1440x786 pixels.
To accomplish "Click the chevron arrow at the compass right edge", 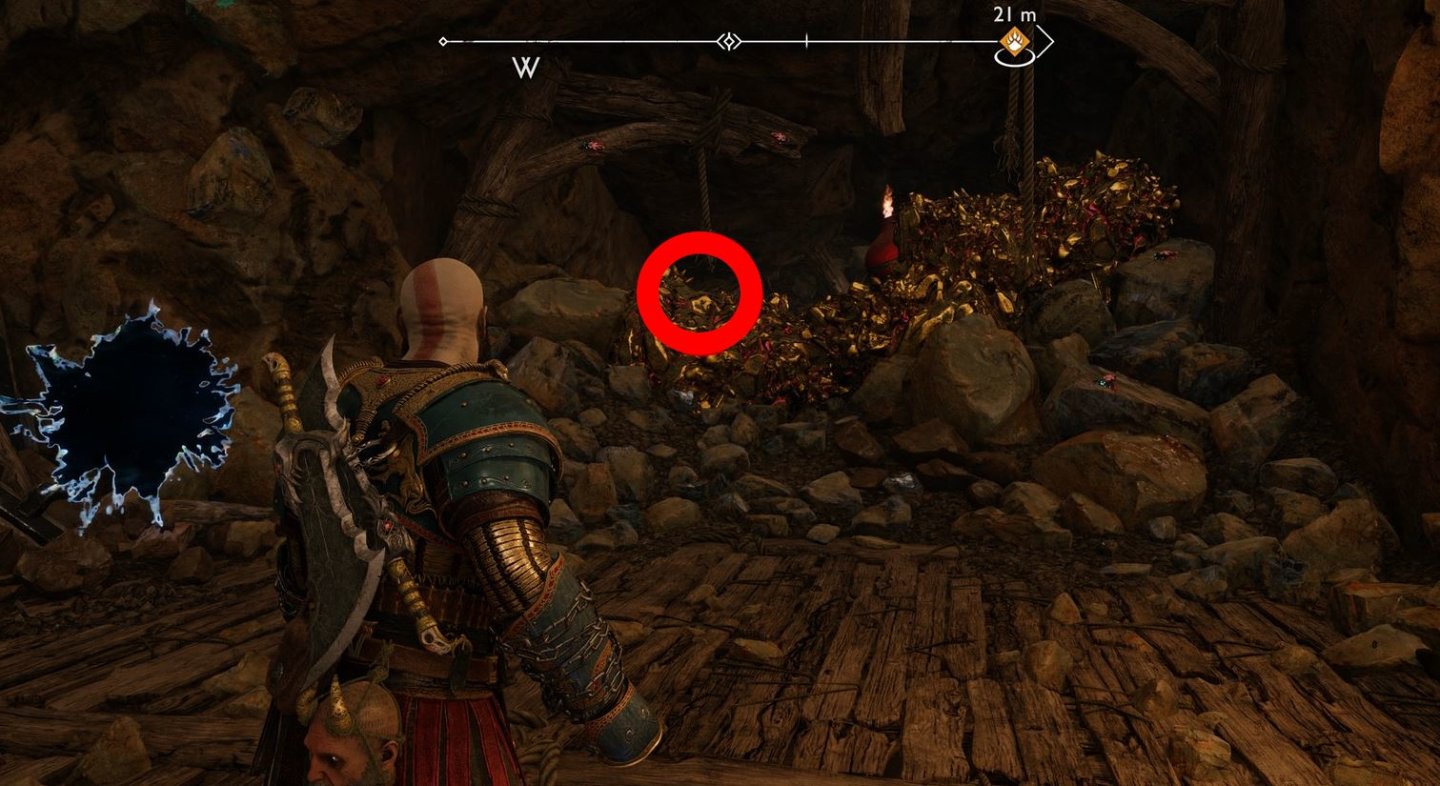I will click(1049, 41).
